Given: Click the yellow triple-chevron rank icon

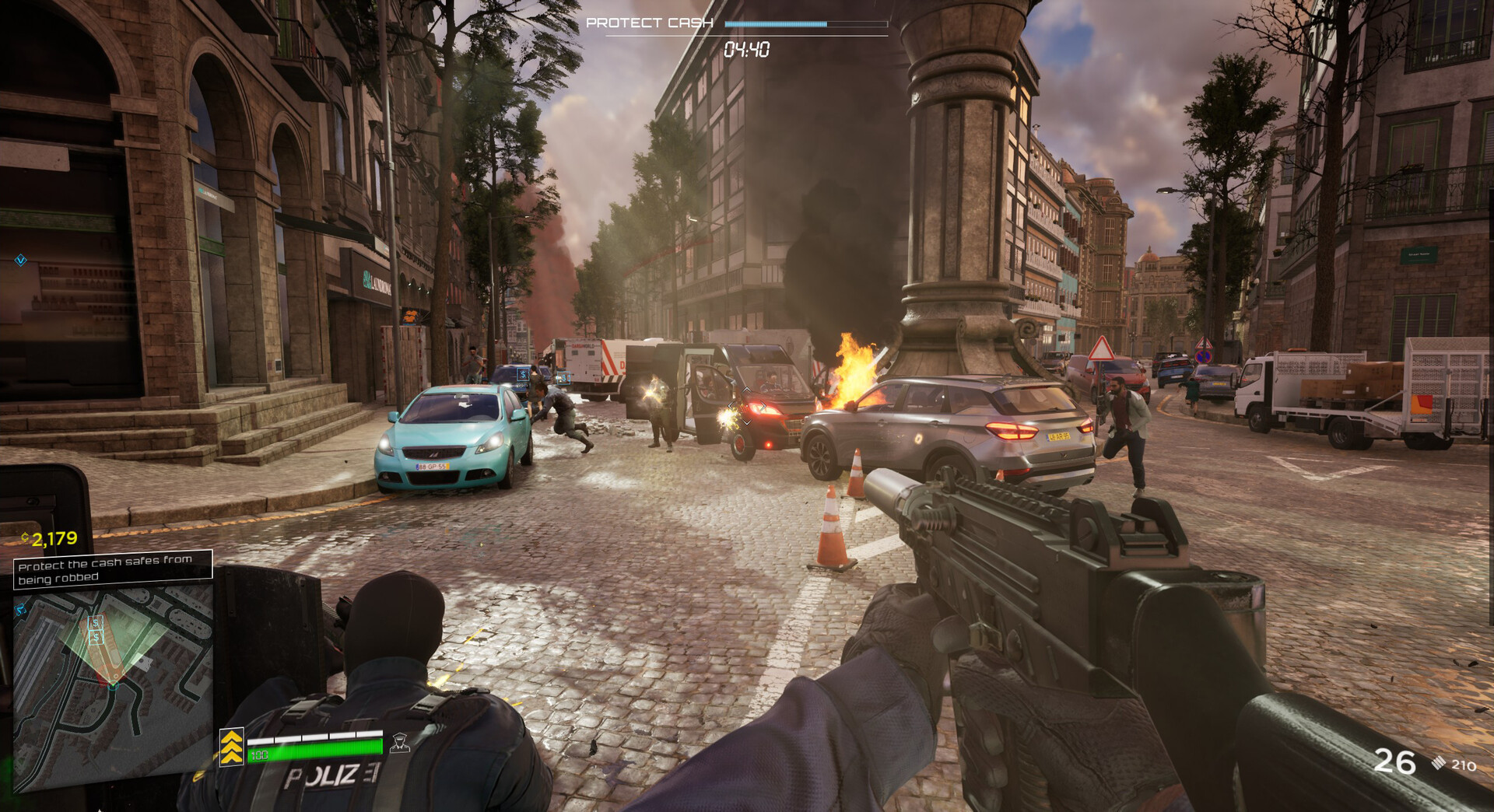Looking at the screenshot, I should 232,747.
